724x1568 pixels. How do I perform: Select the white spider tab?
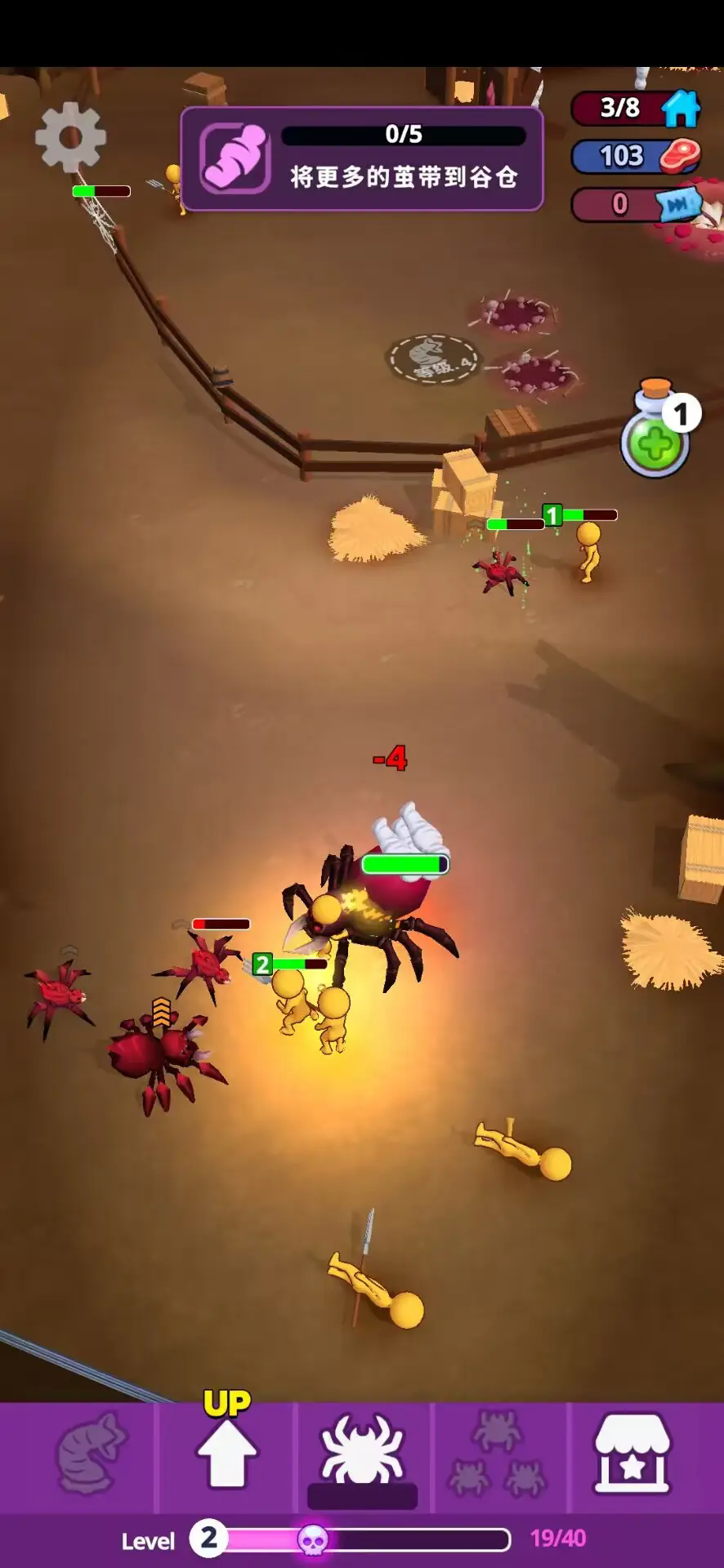[362, 1454]
